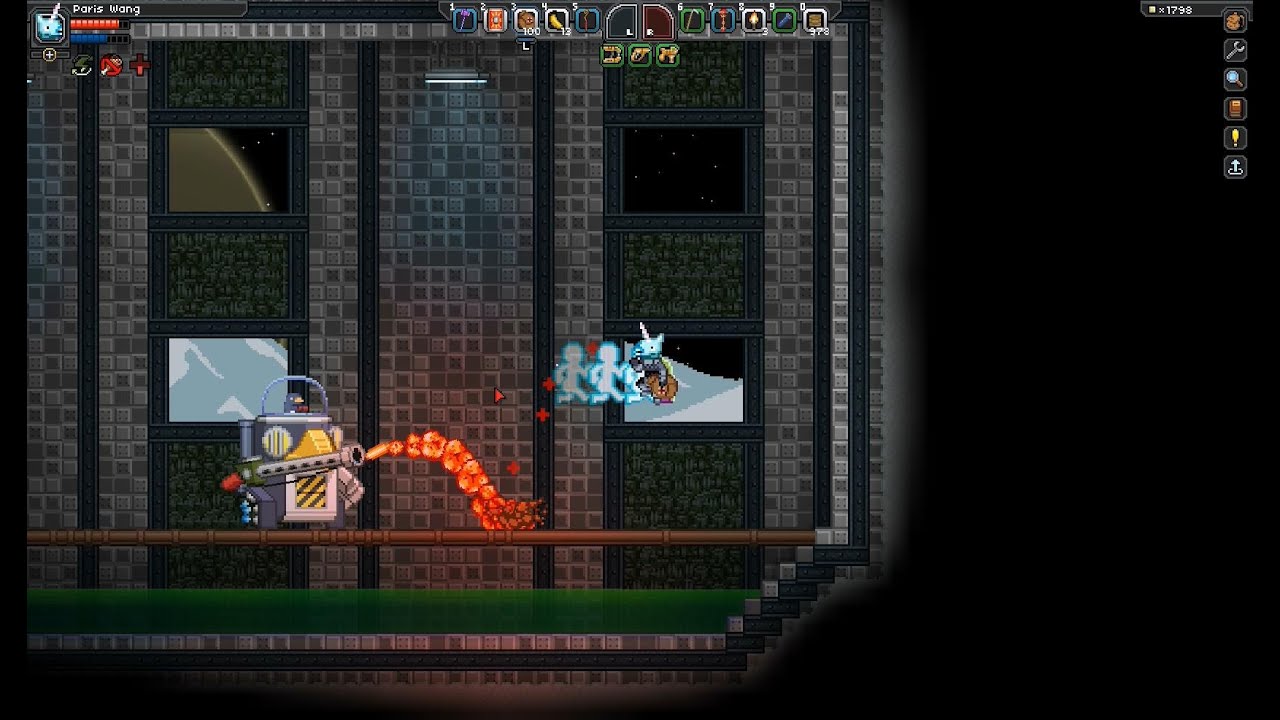Open the wrench crafting menu
The height and width of the screenshot is (720, 1280).
pyautogui.click(x=1235, y=50)
